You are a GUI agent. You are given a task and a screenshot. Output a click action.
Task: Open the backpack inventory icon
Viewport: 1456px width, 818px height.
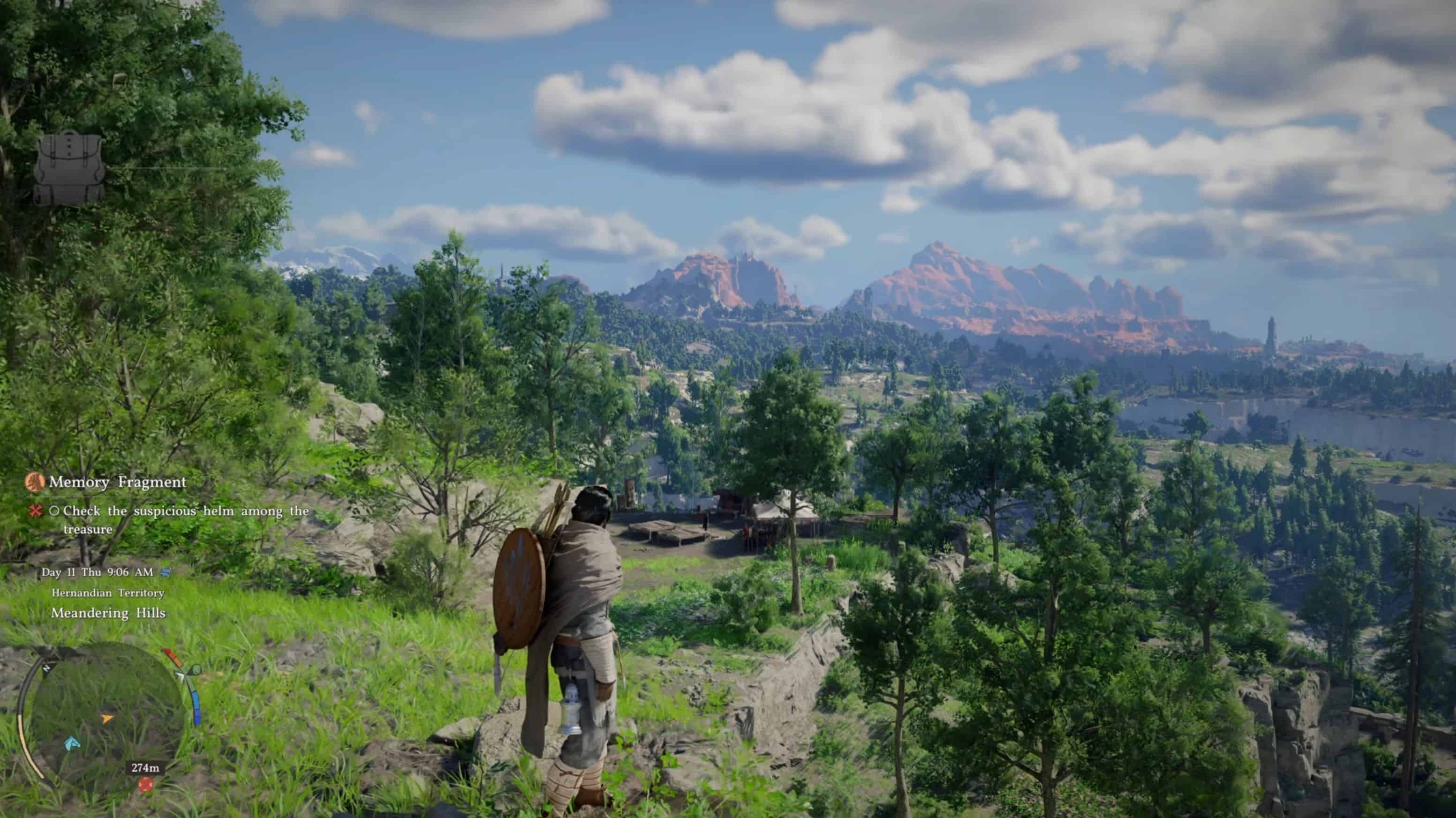(69, 168)
